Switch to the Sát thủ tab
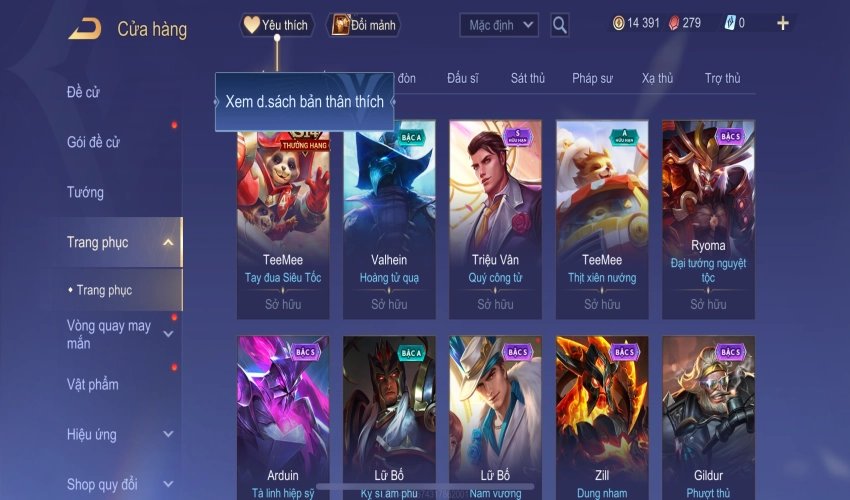The width and height of the screenshot is (850, 500). (527, 78)
